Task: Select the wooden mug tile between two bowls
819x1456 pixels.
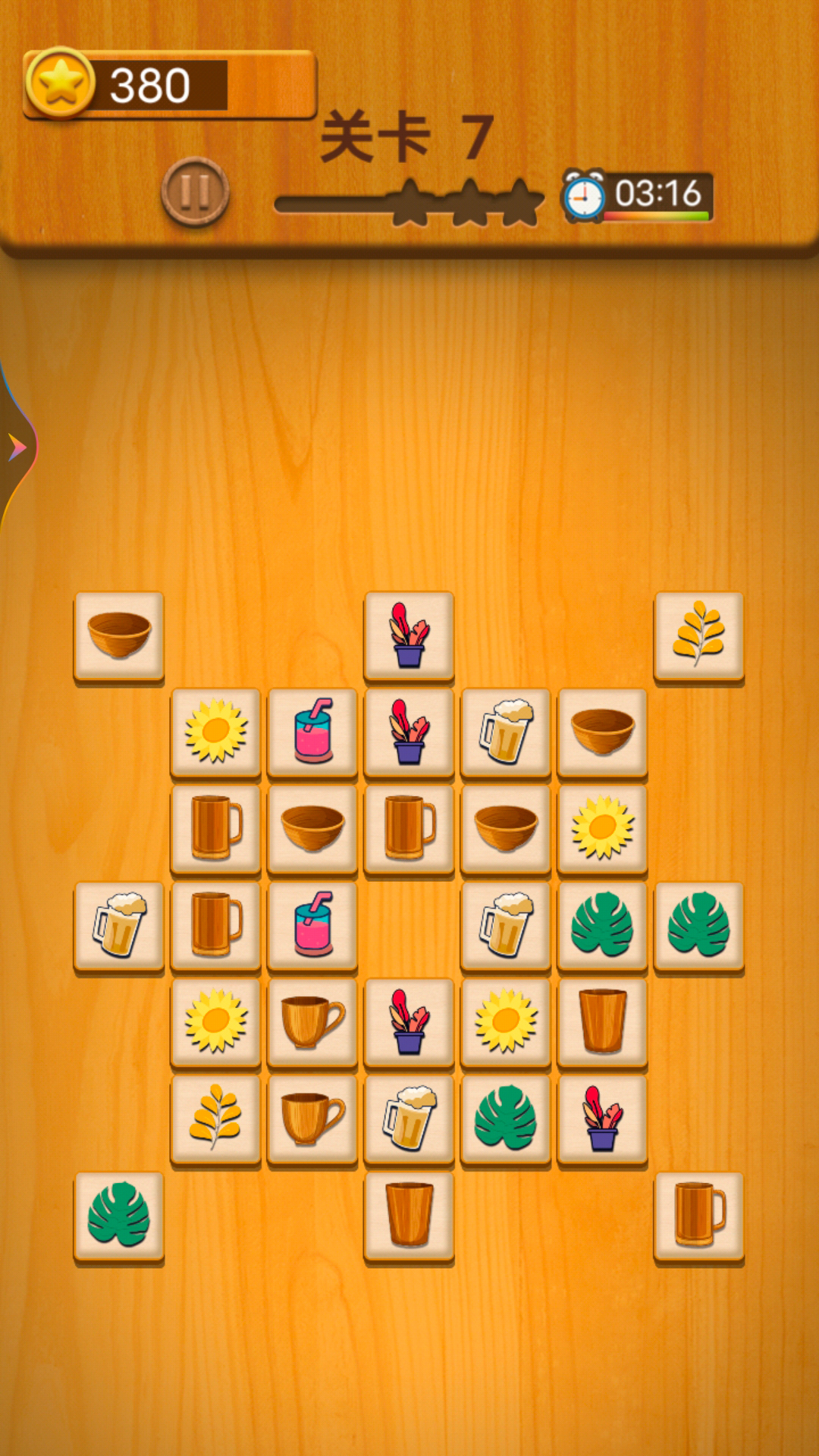Action: click(x=409, y=828)
